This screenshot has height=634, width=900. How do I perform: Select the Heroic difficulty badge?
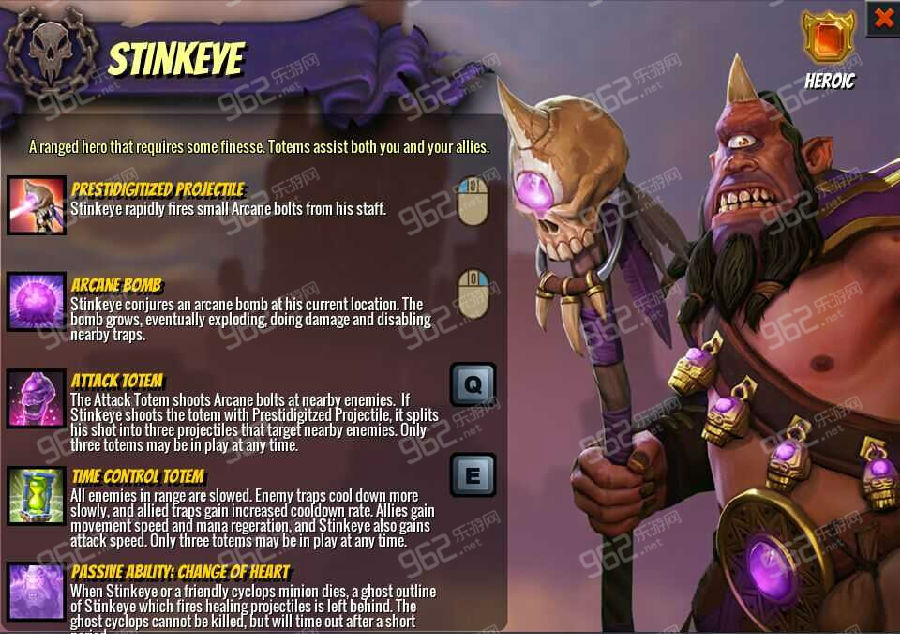point(829,37)
